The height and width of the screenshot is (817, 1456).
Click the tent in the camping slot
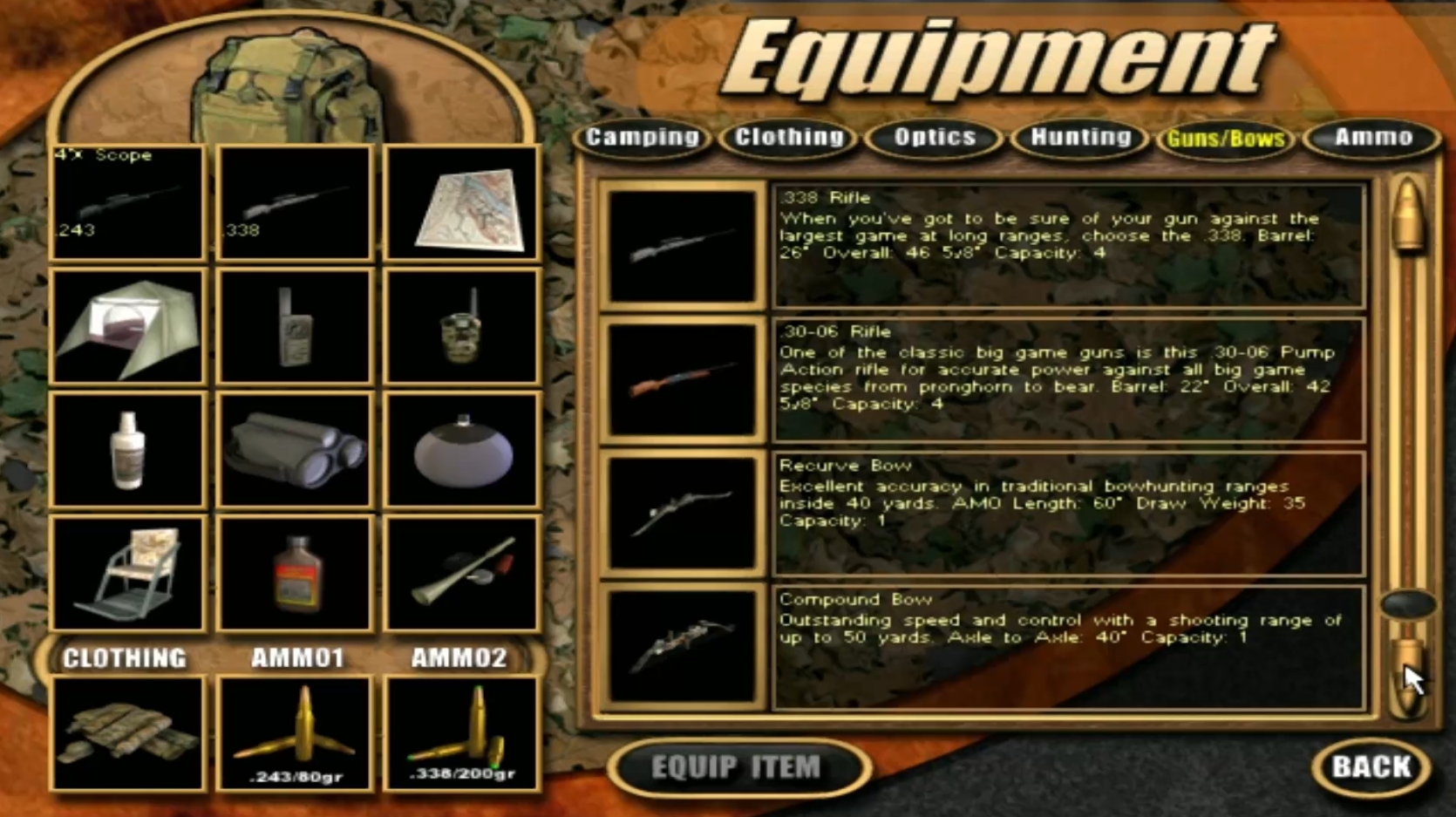pyautogui.click(x=128, y=326)
